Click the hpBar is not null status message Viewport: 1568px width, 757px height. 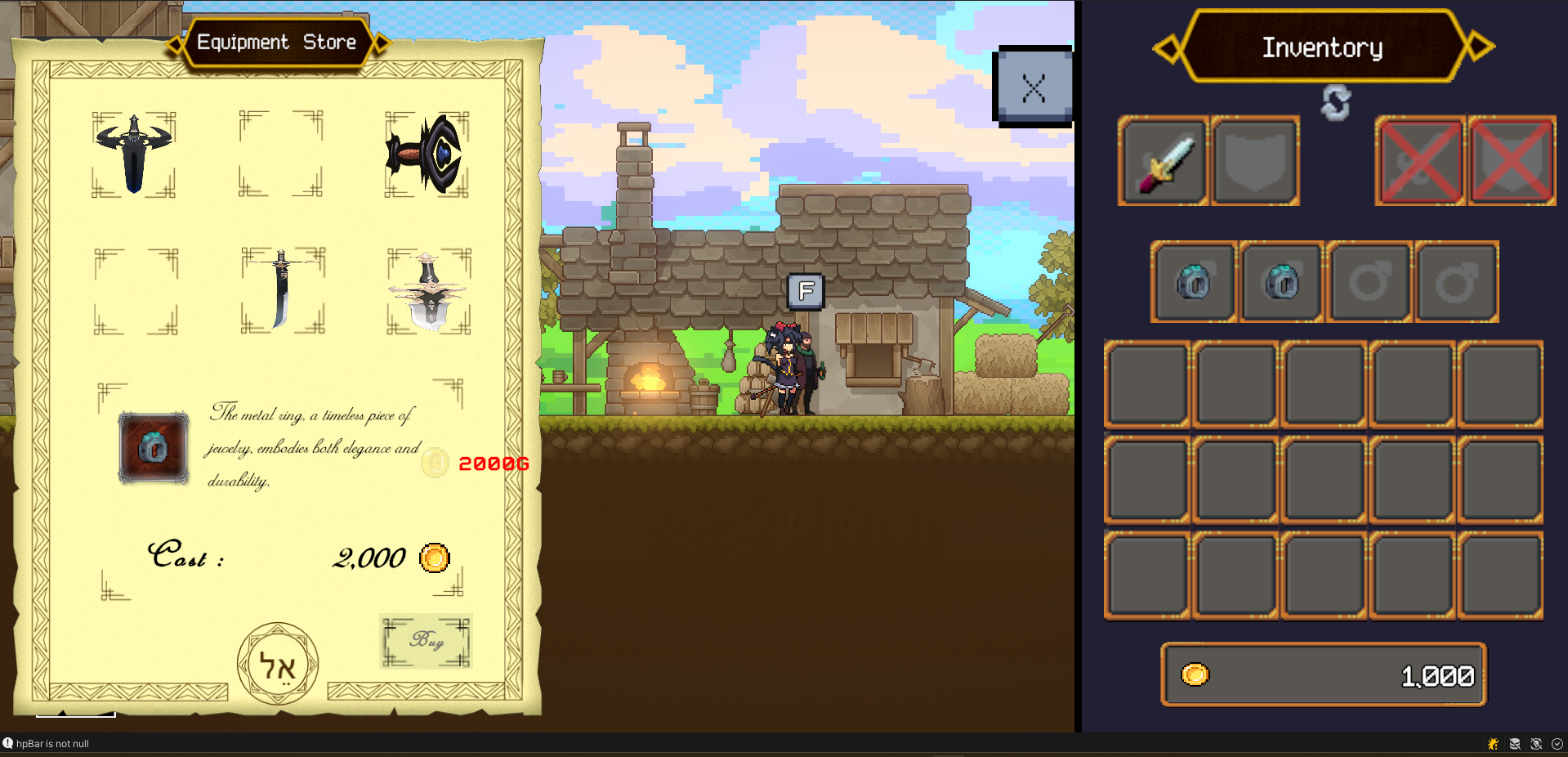tap(51, 744)
